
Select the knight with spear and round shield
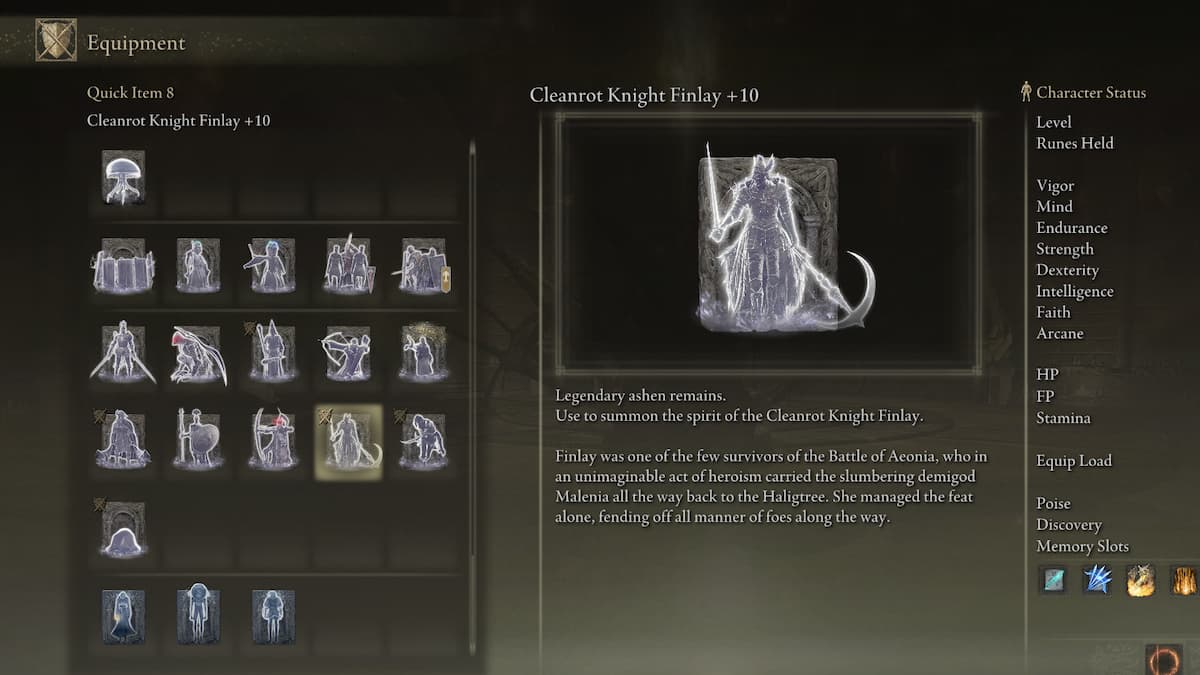click(x=198, y=441)
